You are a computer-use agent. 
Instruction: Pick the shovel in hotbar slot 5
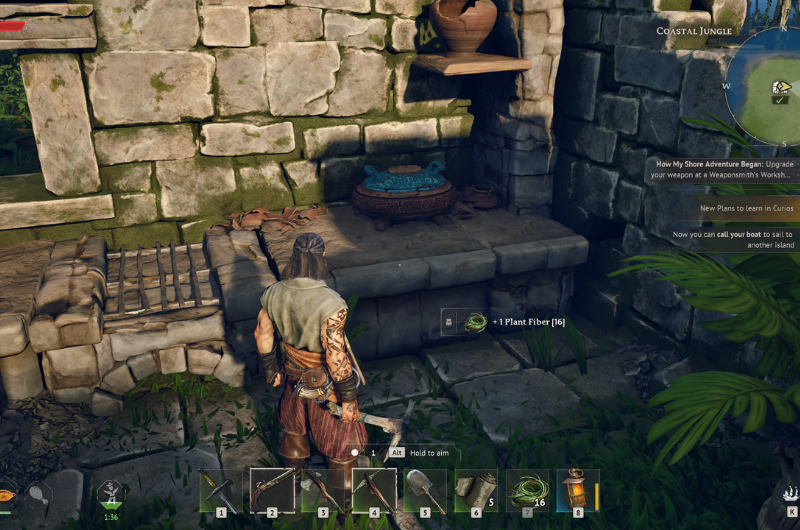(x=425, y=491)
